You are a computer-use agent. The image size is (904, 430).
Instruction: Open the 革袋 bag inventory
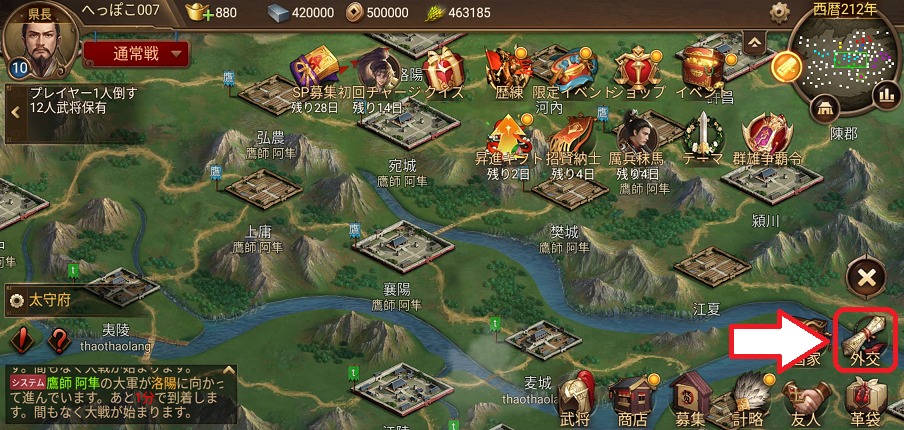pos(863,398)
